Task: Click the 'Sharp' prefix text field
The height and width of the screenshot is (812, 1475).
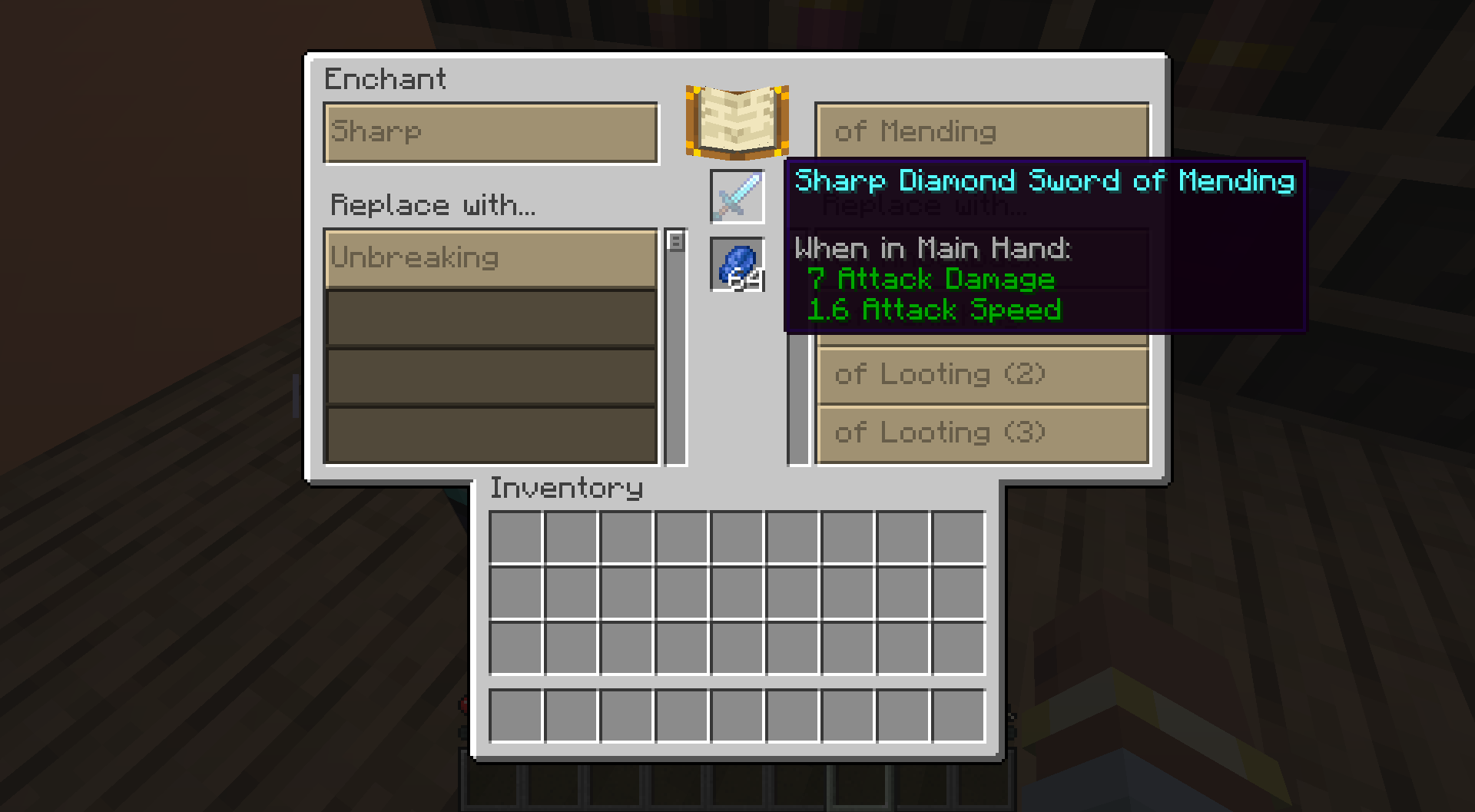Action: [x=491, y=132]
